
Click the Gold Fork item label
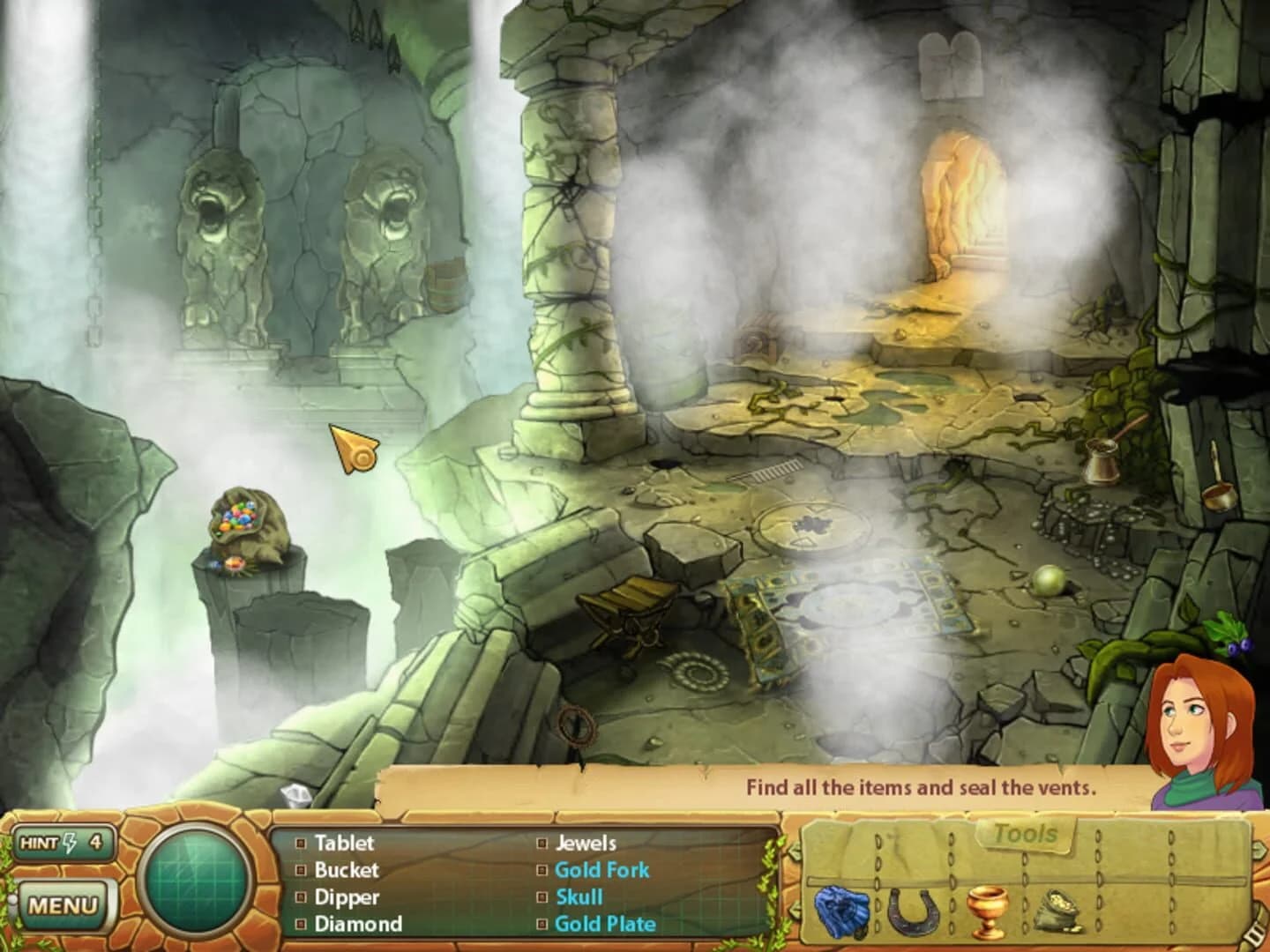click(602, 871)
